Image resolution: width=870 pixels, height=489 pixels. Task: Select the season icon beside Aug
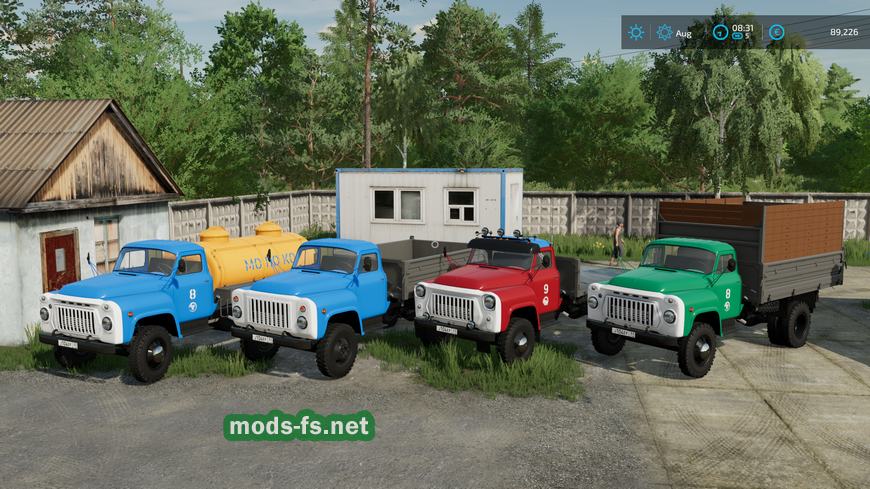(x=664, y=32)
